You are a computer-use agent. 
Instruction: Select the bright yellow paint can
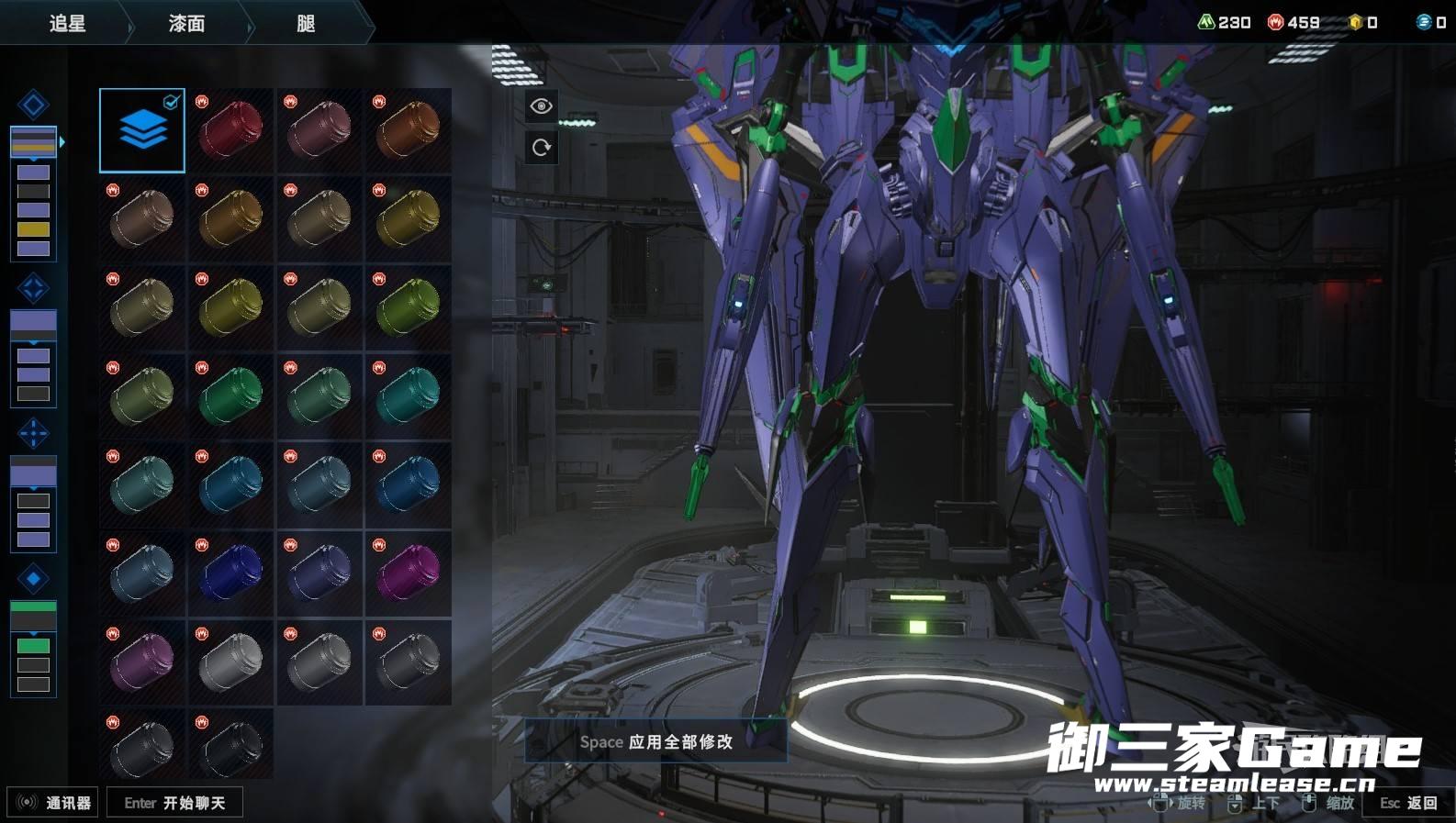[230, 307]
